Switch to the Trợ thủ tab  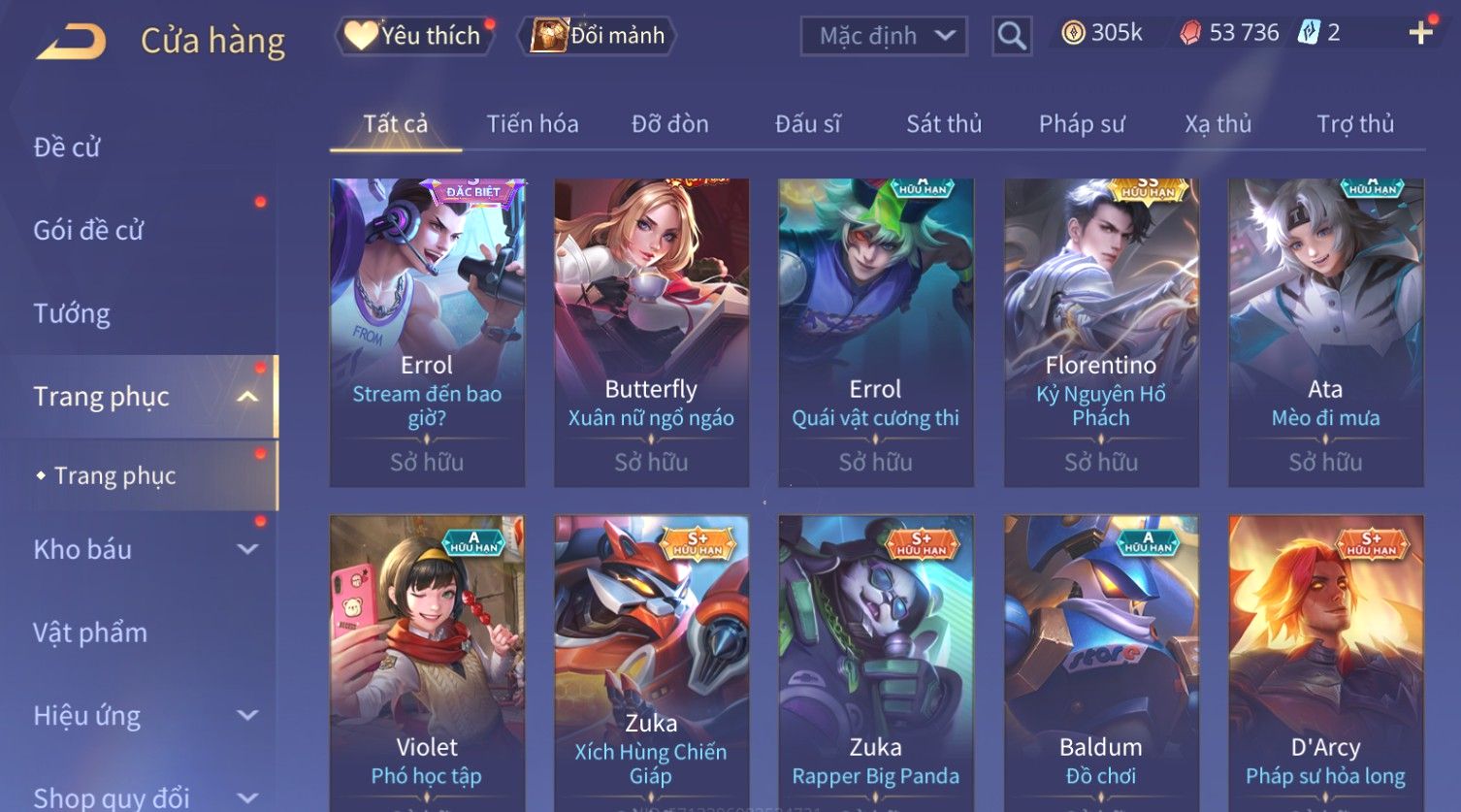pos(1354,124)
